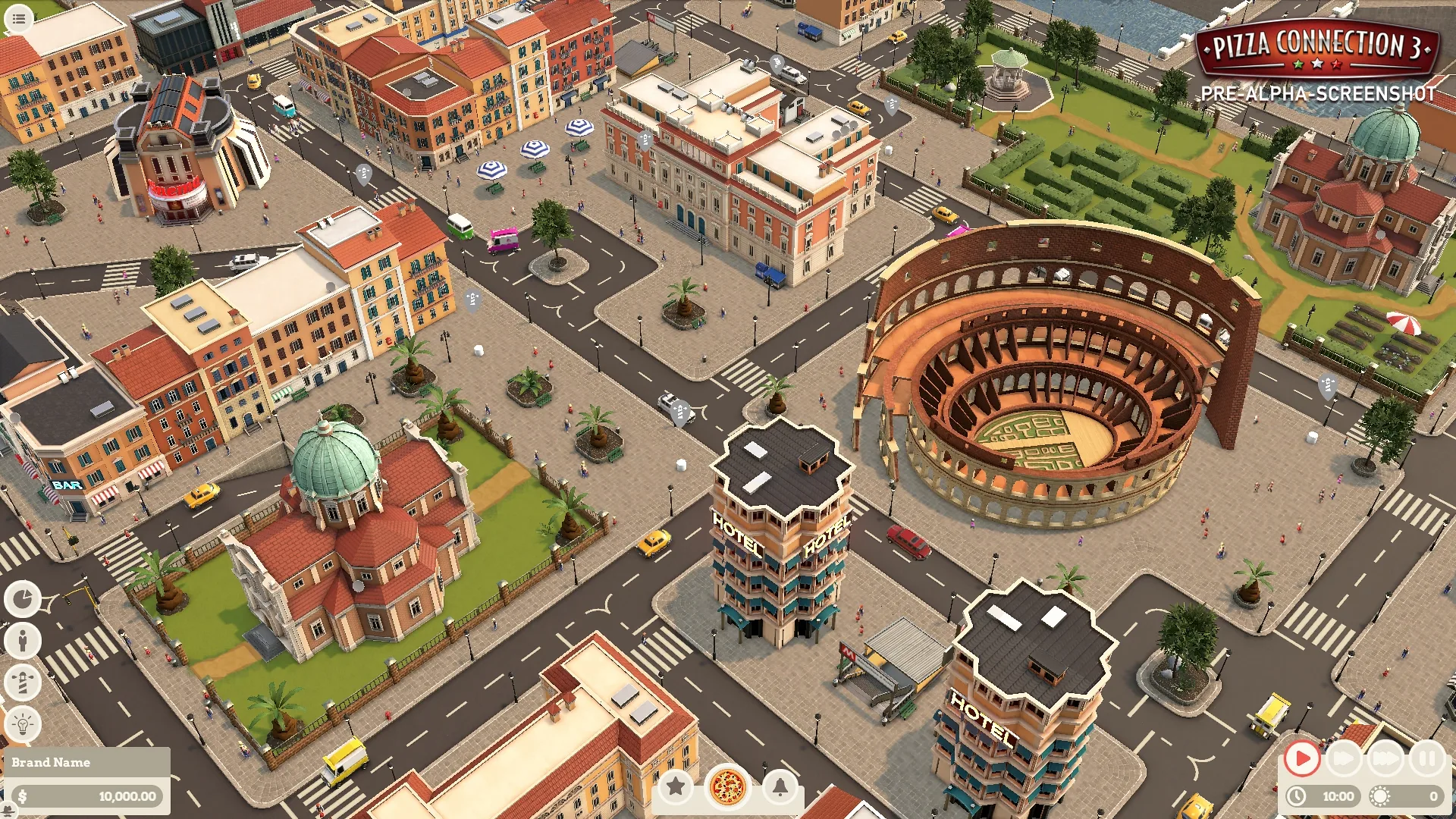Viewport: 1456px width, 819px height.
Task: Pause the game time
Action: pyautogui.click(x=1427, y=758)
